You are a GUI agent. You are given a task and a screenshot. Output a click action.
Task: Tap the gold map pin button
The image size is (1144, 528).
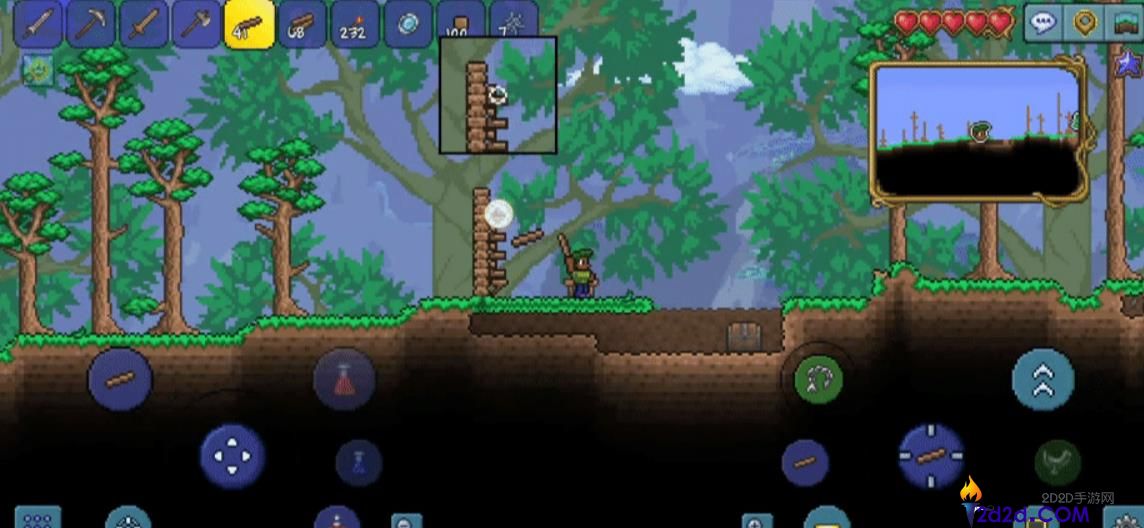[x=1084, y=23]
